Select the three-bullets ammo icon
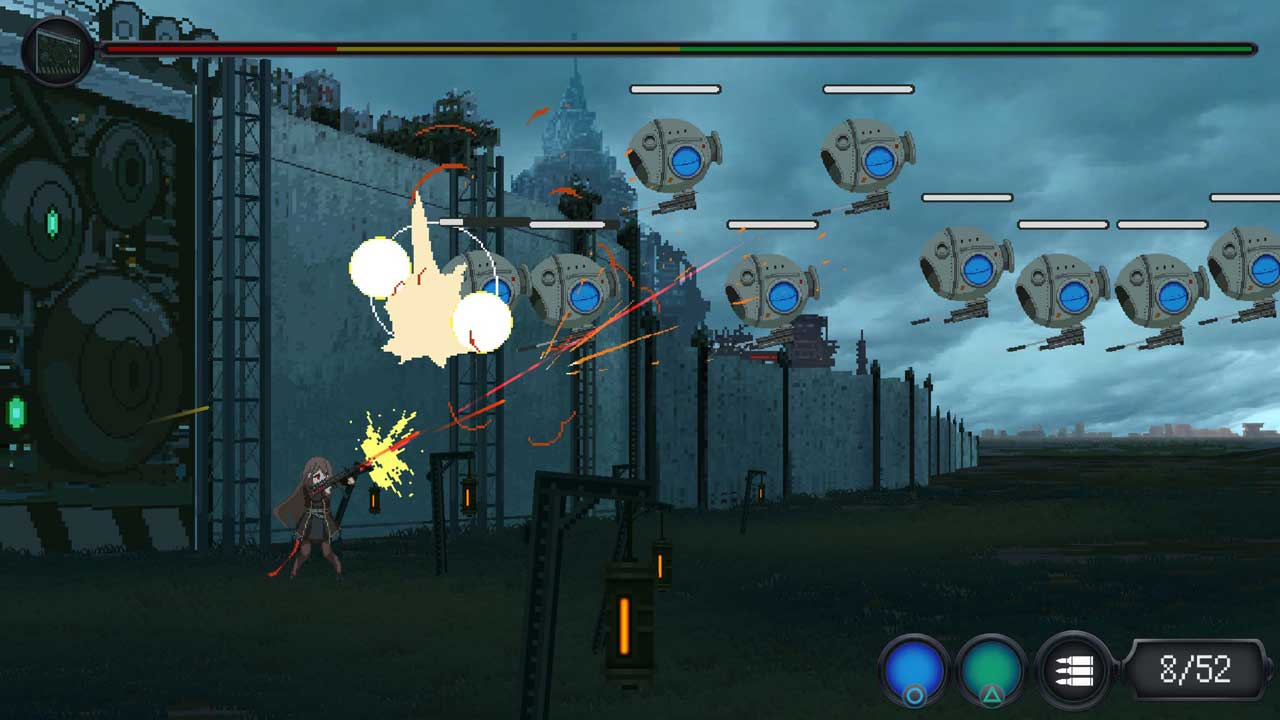 pyautogui.click(x=1073, y=669)
